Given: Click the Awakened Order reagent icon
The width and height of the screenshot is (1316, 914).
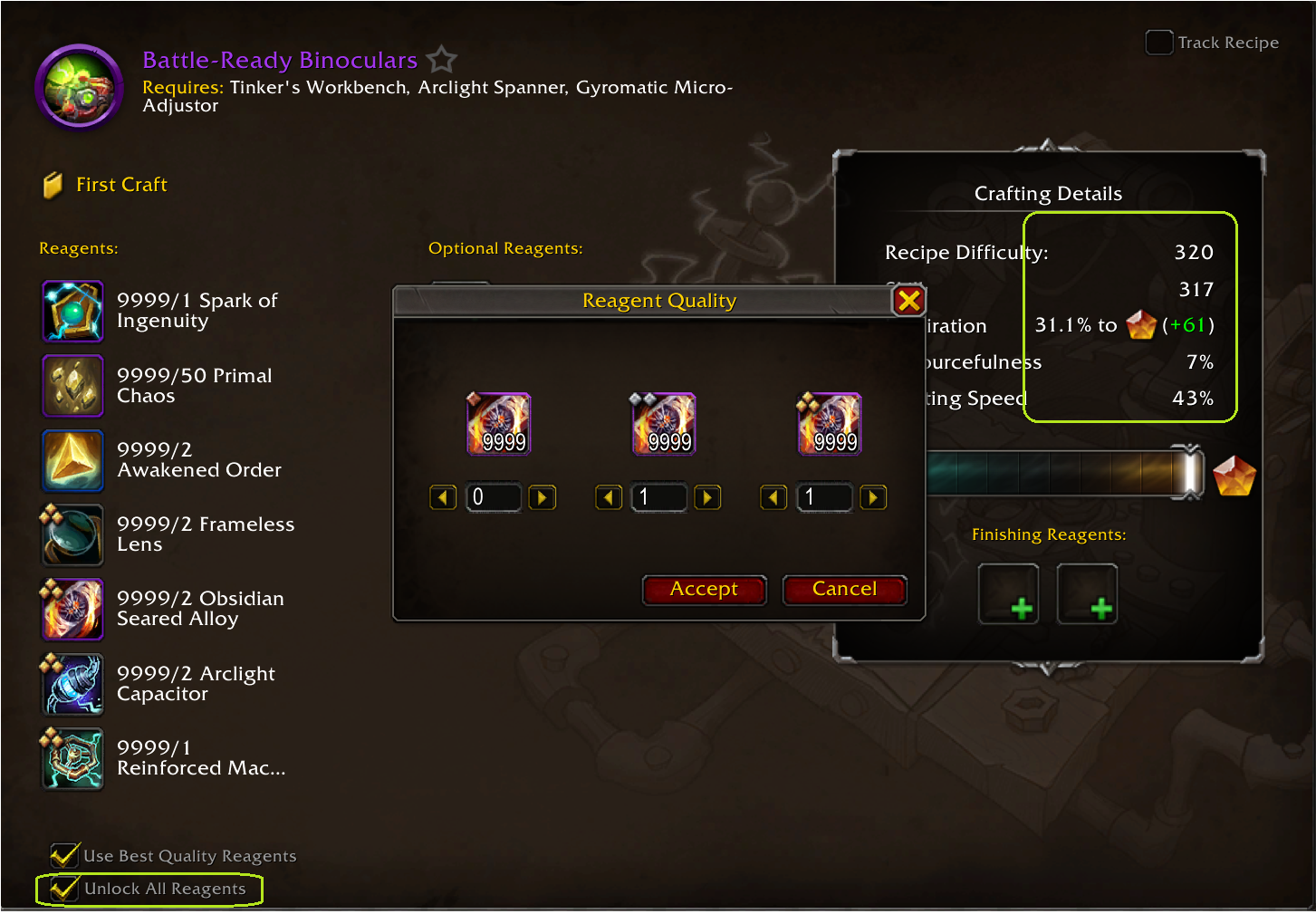Looking at the screenshot, I should coord(72,460).
